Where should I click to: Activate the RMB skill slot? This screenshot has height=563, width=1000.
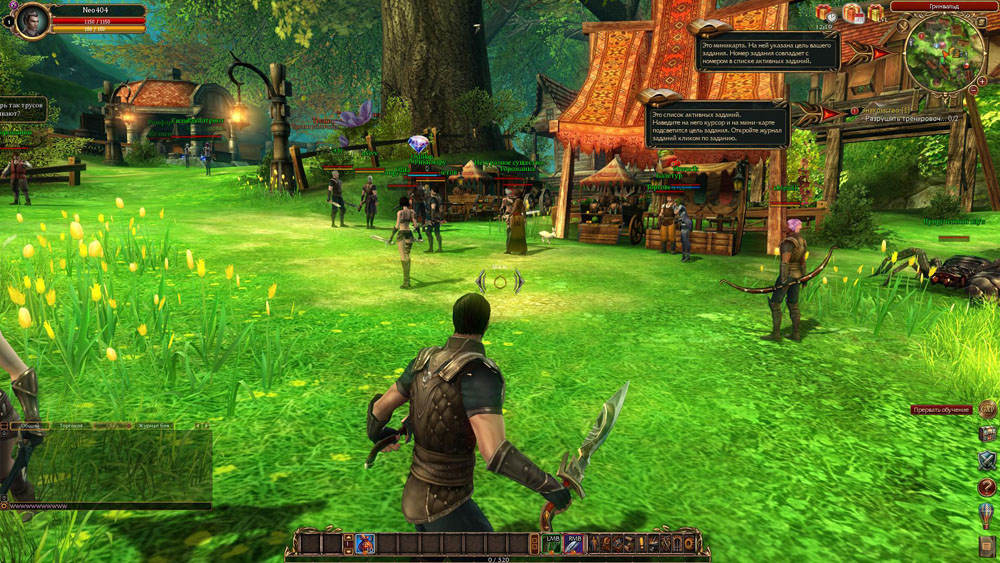tap(574, 543)
